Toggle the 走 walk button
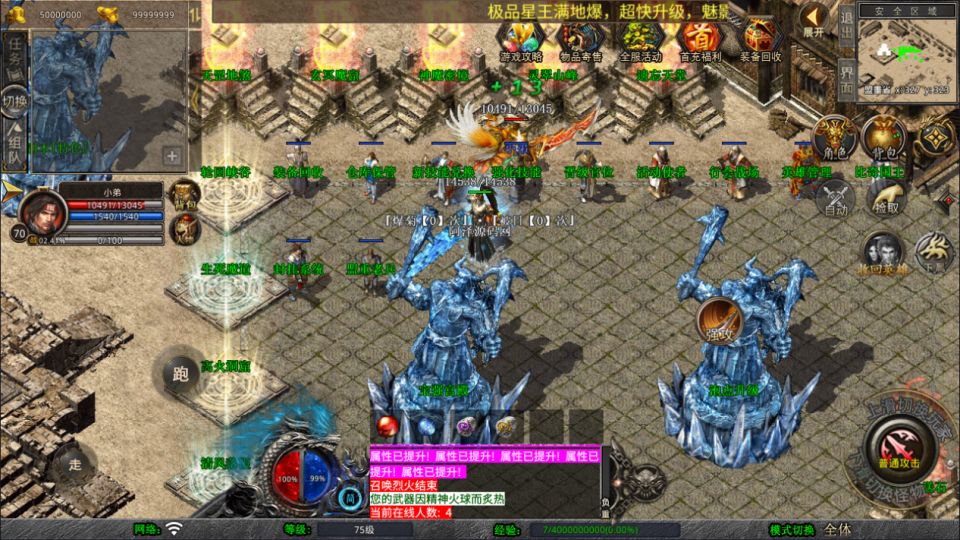960x540 pixels. 76,464
